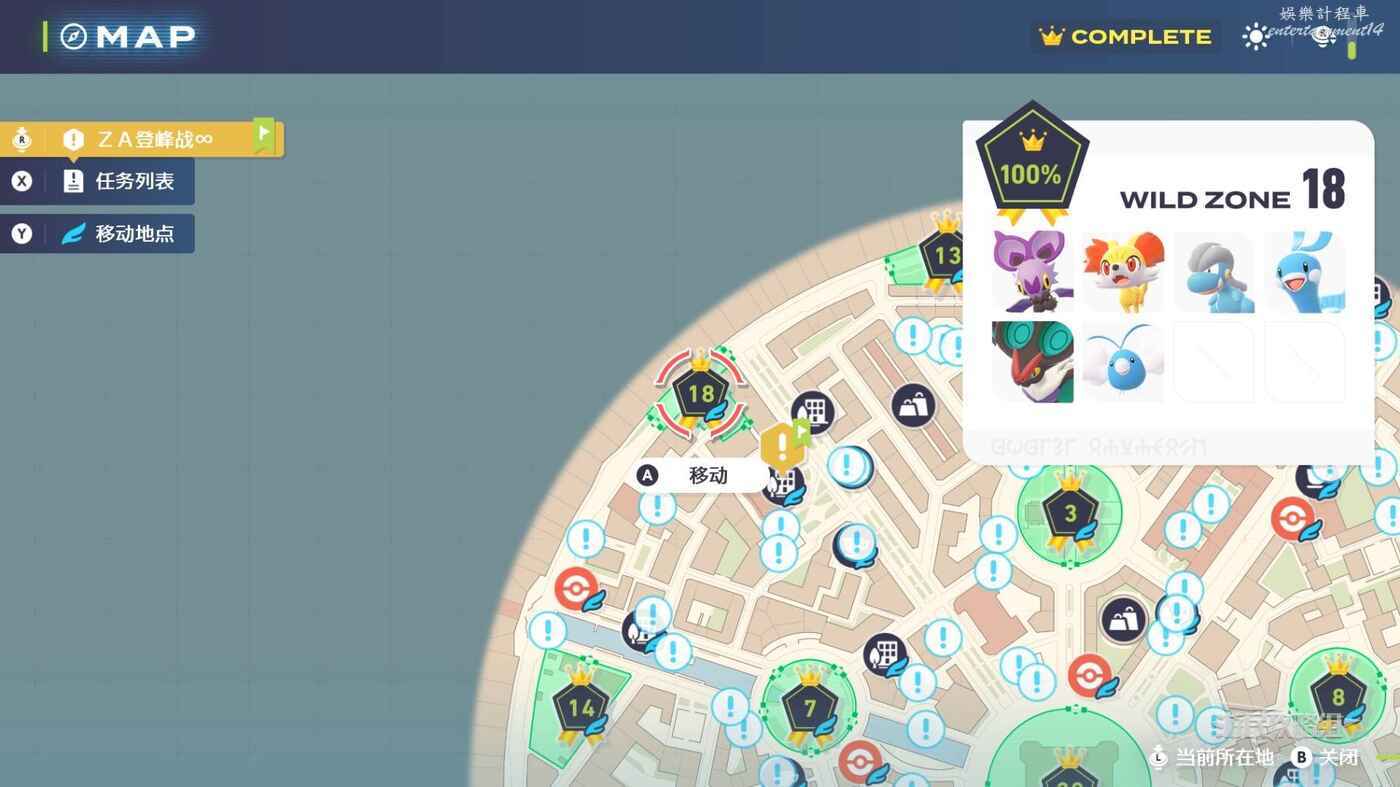Pick the Altaria portrait in zone panel
This screenshot has width=1400, height=787.
pyautogui.click(x=1305, y=271)
